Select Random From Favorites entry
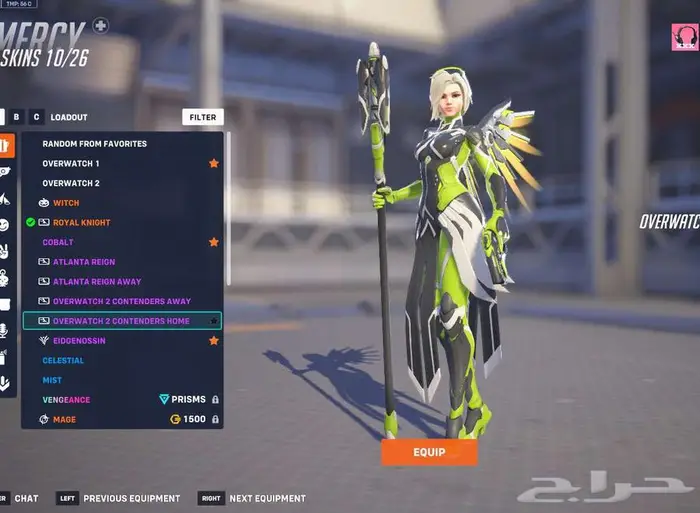This screenshot has width=700, height=513. point(94,144)
